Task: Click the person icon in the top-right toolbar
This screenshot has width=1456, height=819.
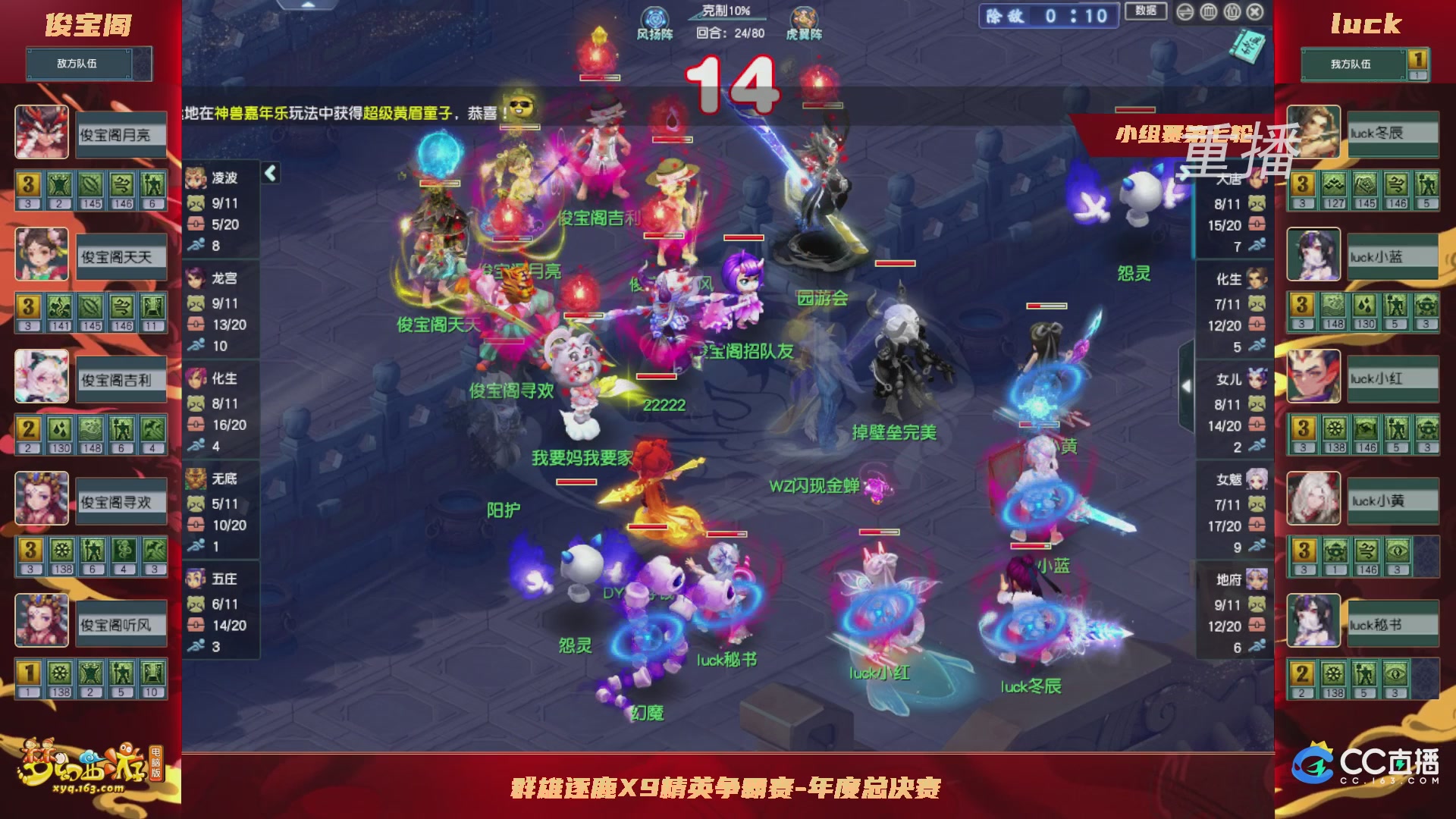Action: [1232, 12]
